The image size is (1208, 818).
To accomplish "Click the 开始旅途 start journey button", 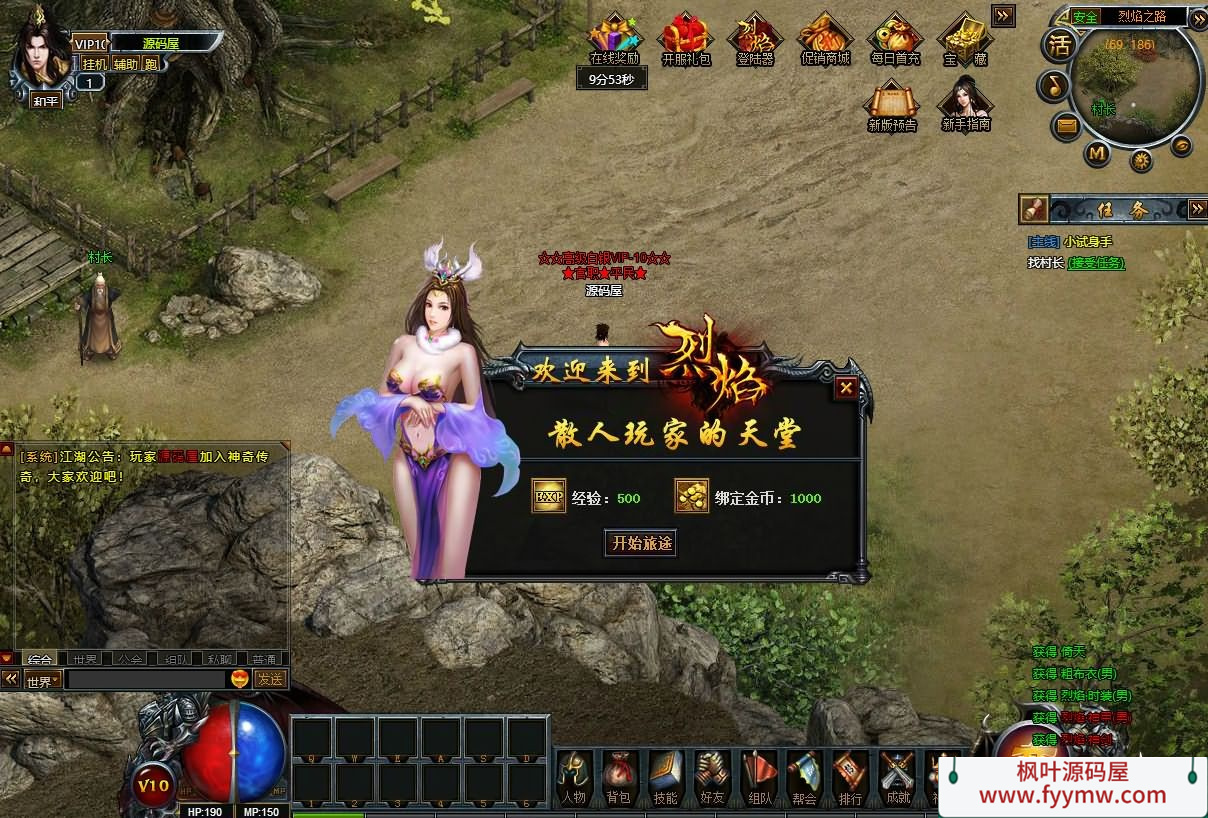I will 642,543.
